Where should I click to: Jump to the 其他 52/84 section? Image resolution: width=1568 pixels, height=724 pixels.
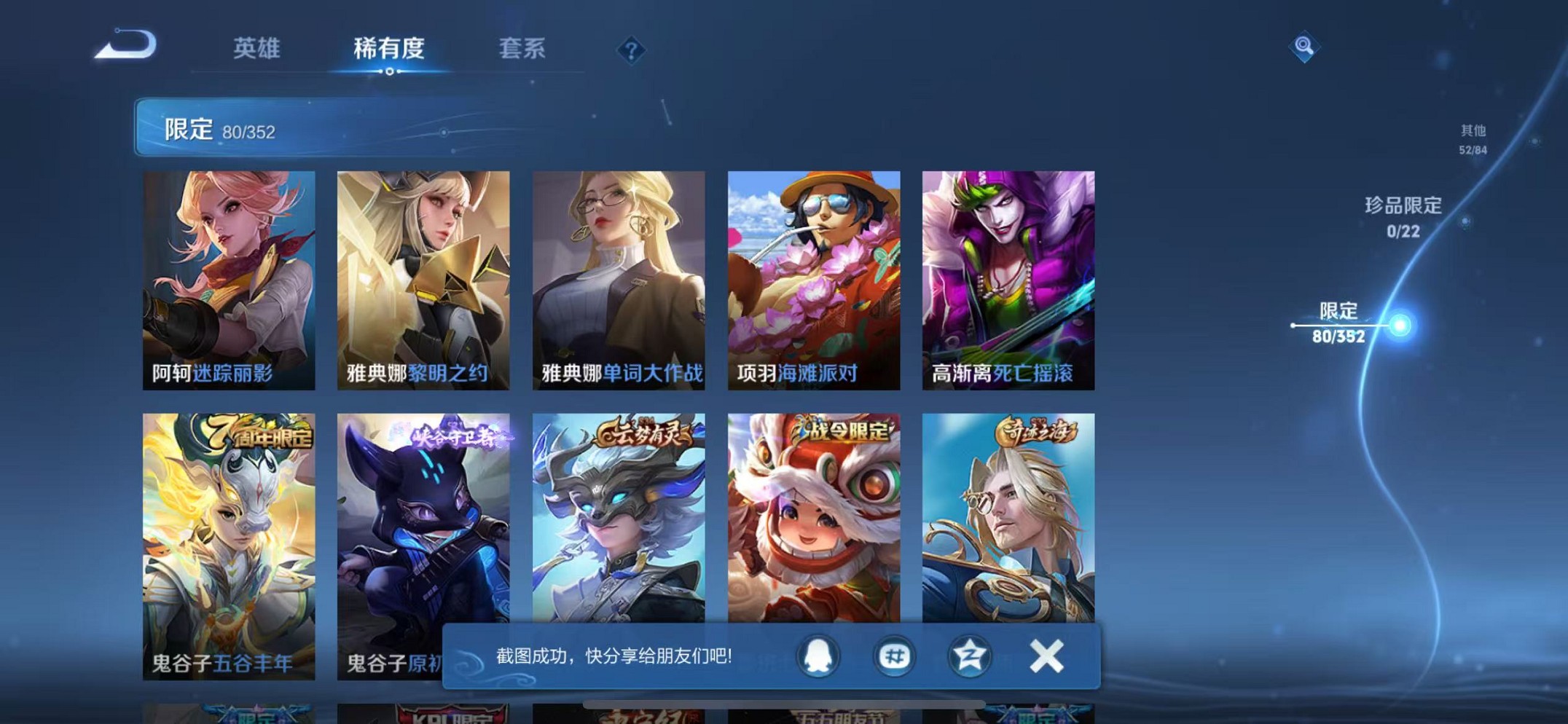tap(1473, 138)
